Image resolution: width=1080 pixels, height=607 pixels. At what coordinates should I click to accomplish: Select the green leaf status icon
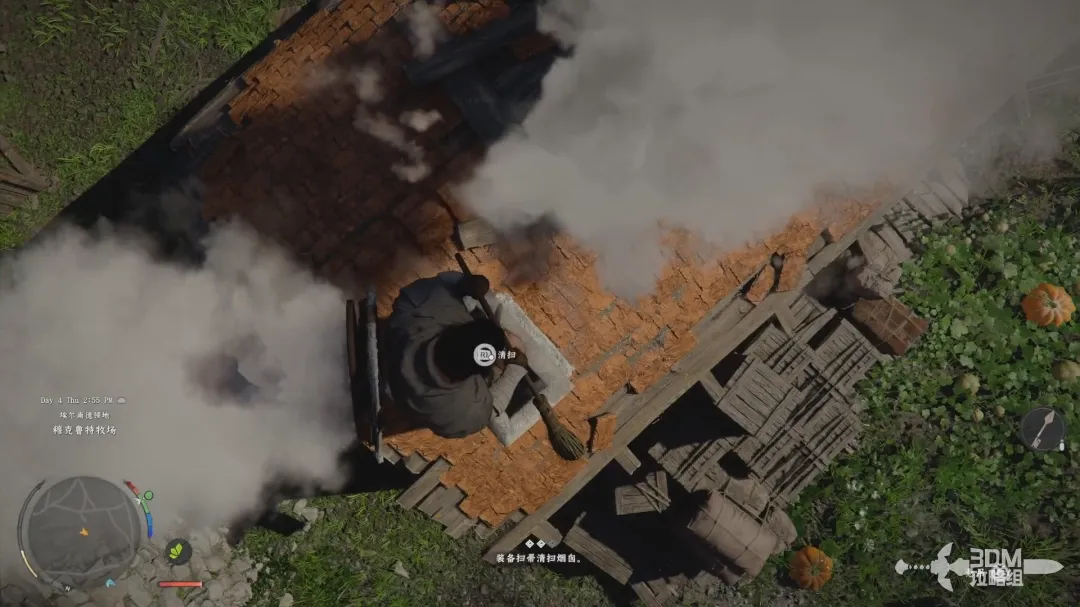178,551
